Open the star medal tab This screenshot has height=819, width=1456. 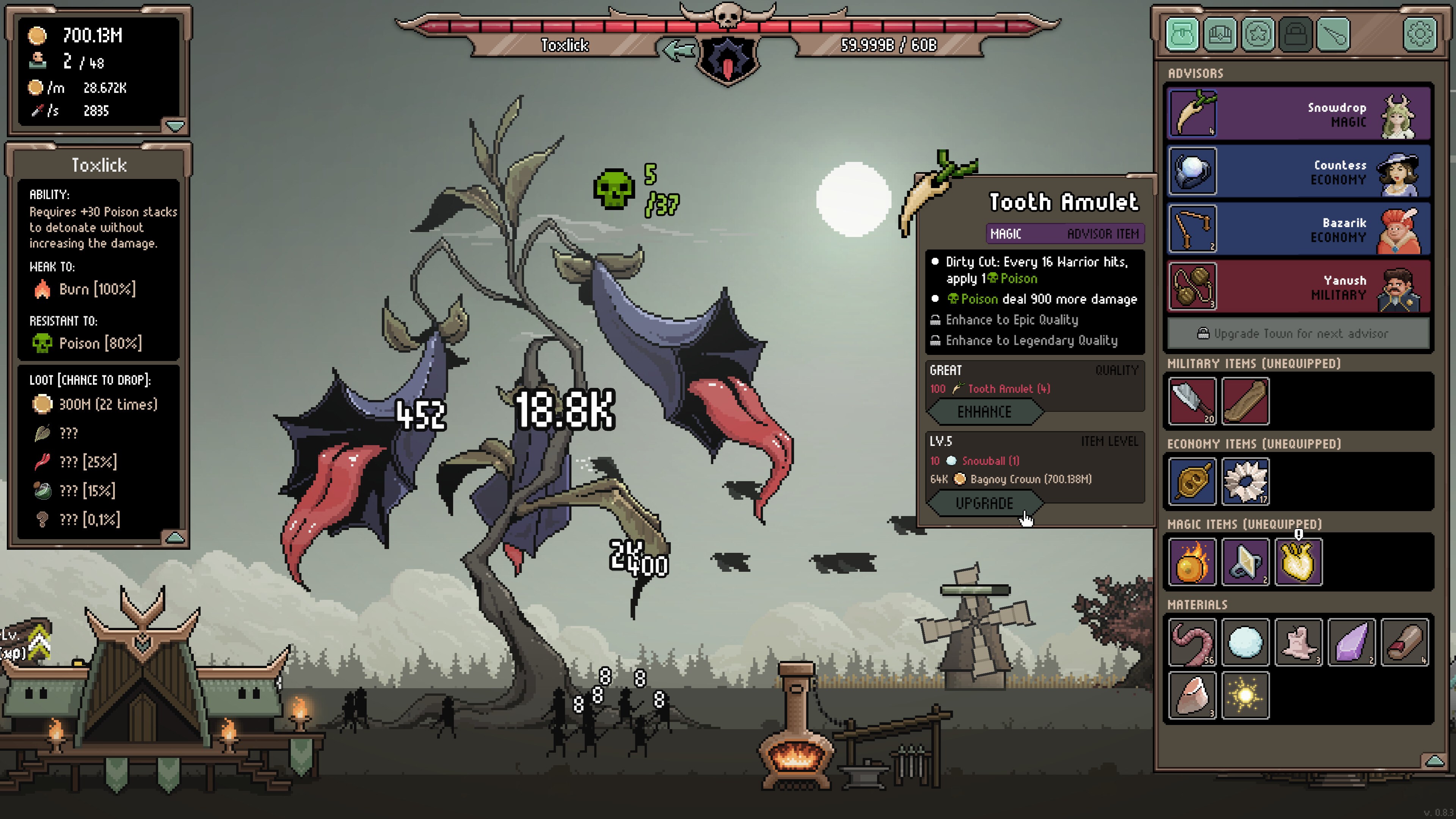1258,35
